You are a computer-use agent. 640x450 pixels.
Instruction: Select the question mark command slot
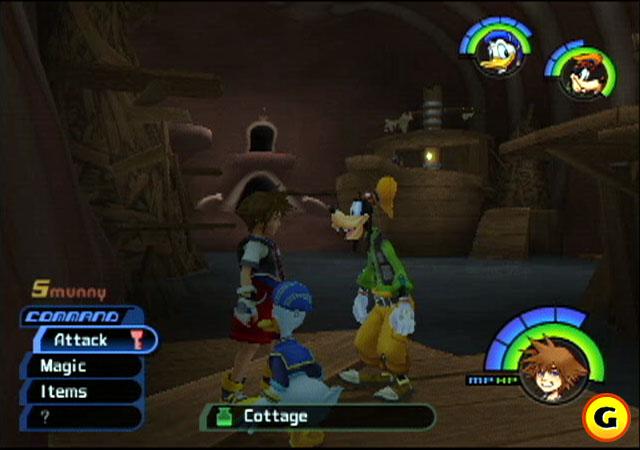pos(82,417)
